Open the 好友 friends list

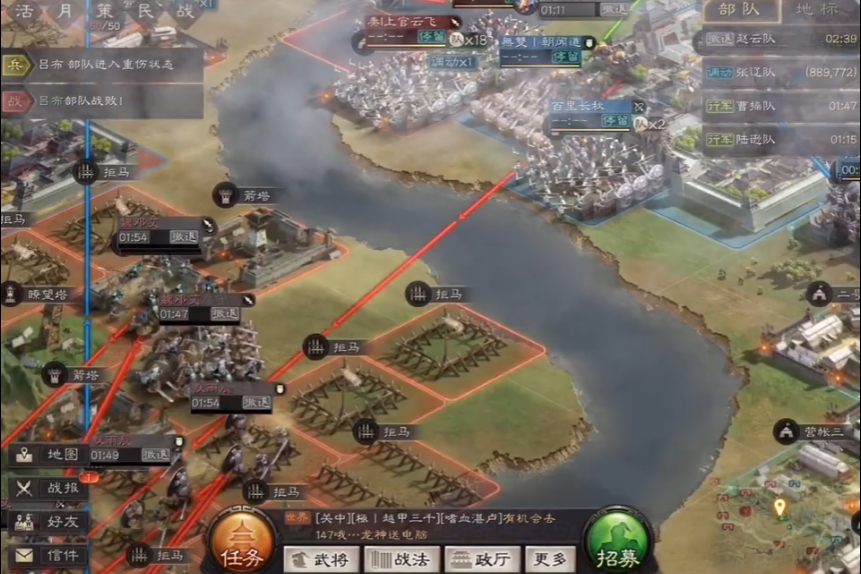point(50,521)
